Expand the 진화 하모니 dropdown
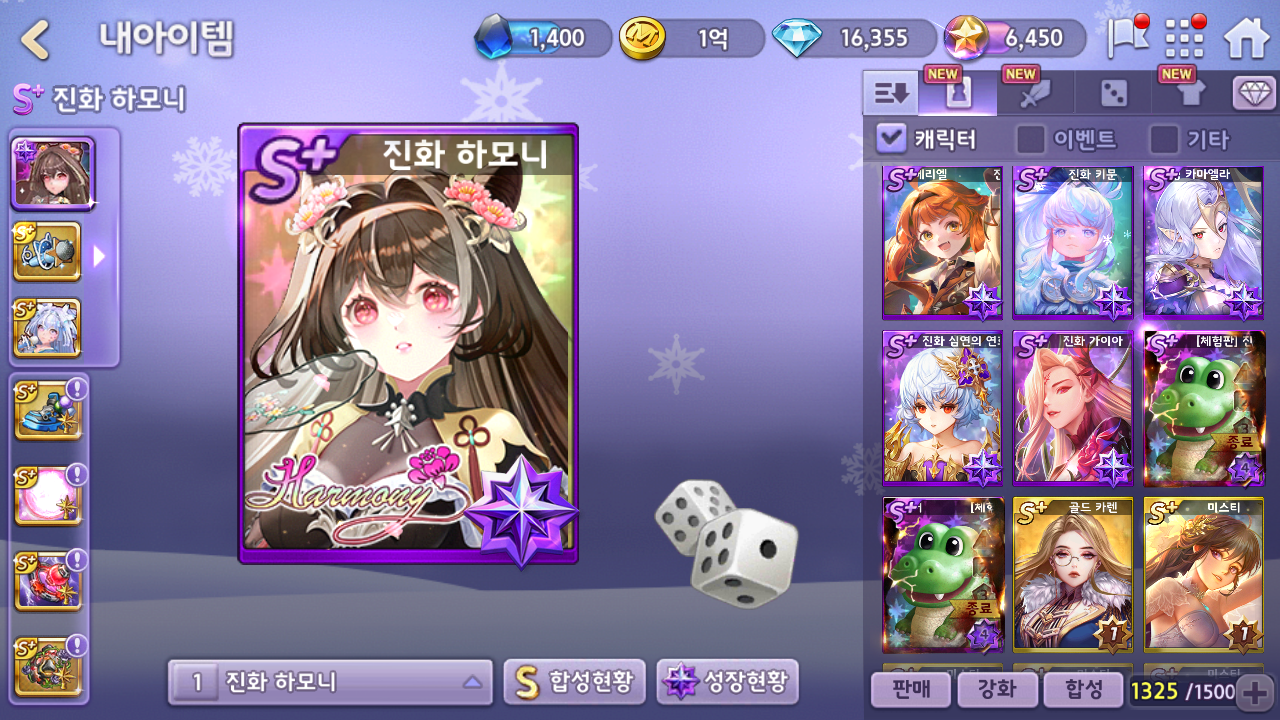 tap(330, 682)
